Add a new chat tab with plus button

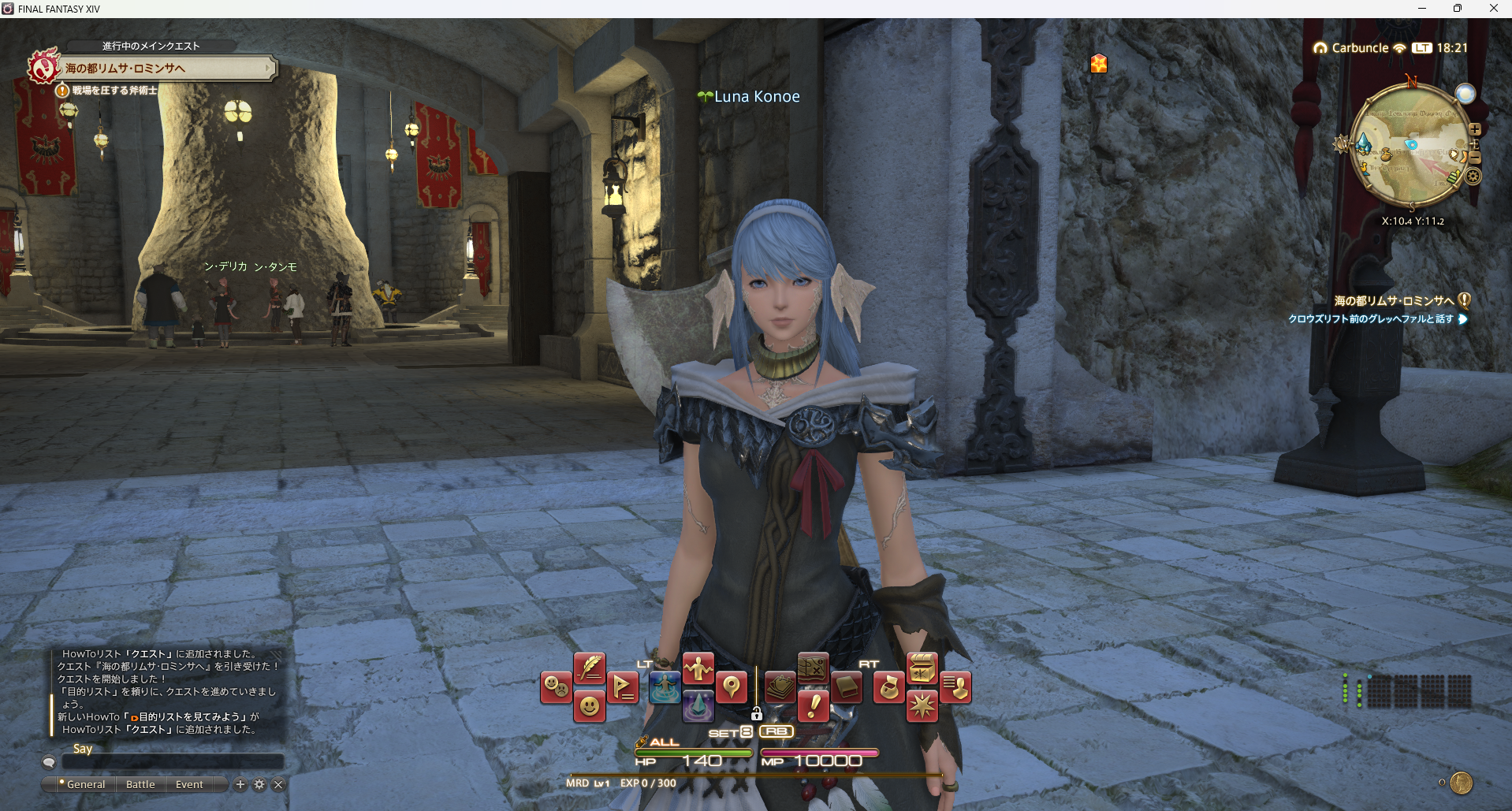(240, 784)
